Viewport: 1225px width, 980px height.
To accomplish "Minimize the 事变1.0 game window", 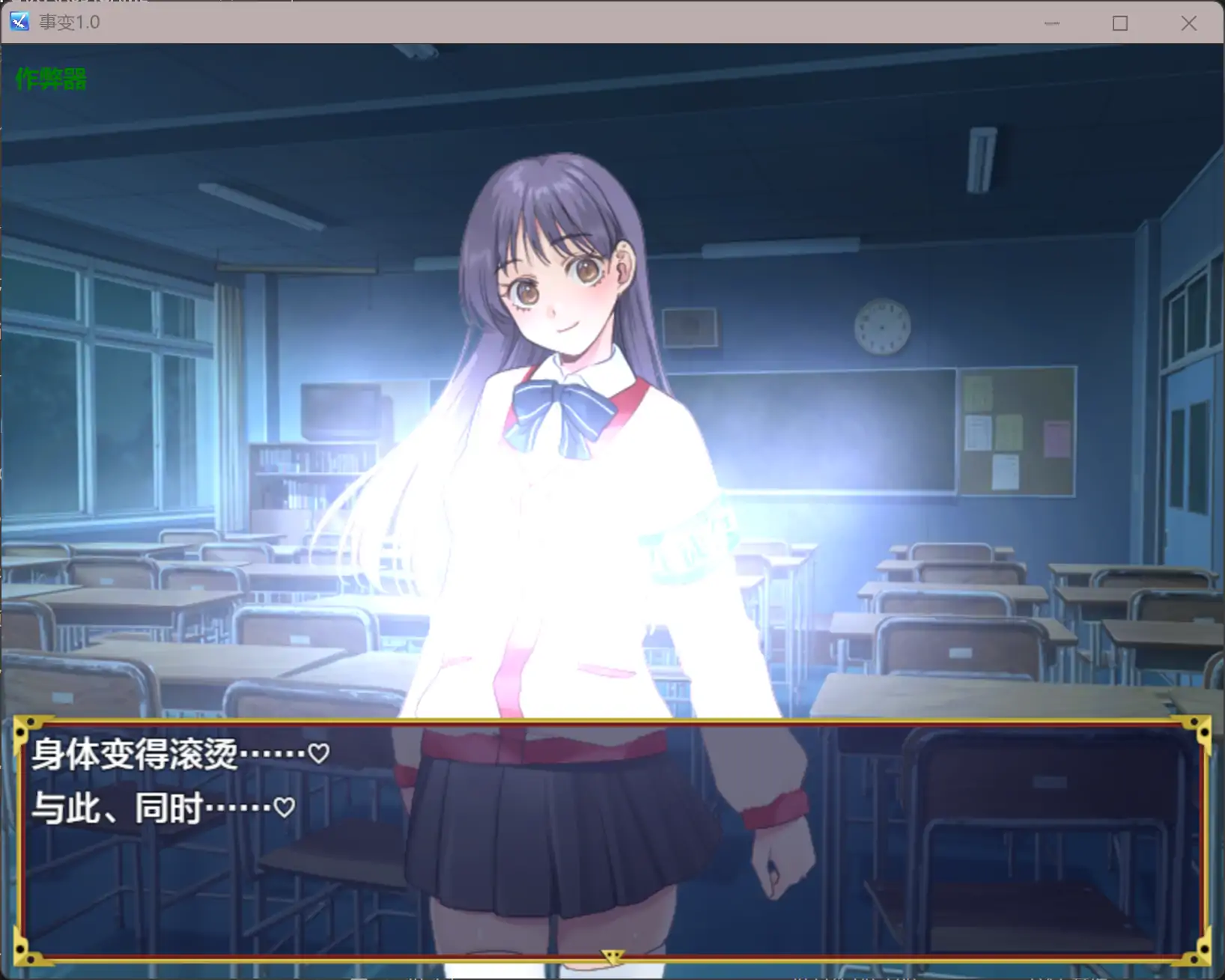I will click(x=1051, y=22).
